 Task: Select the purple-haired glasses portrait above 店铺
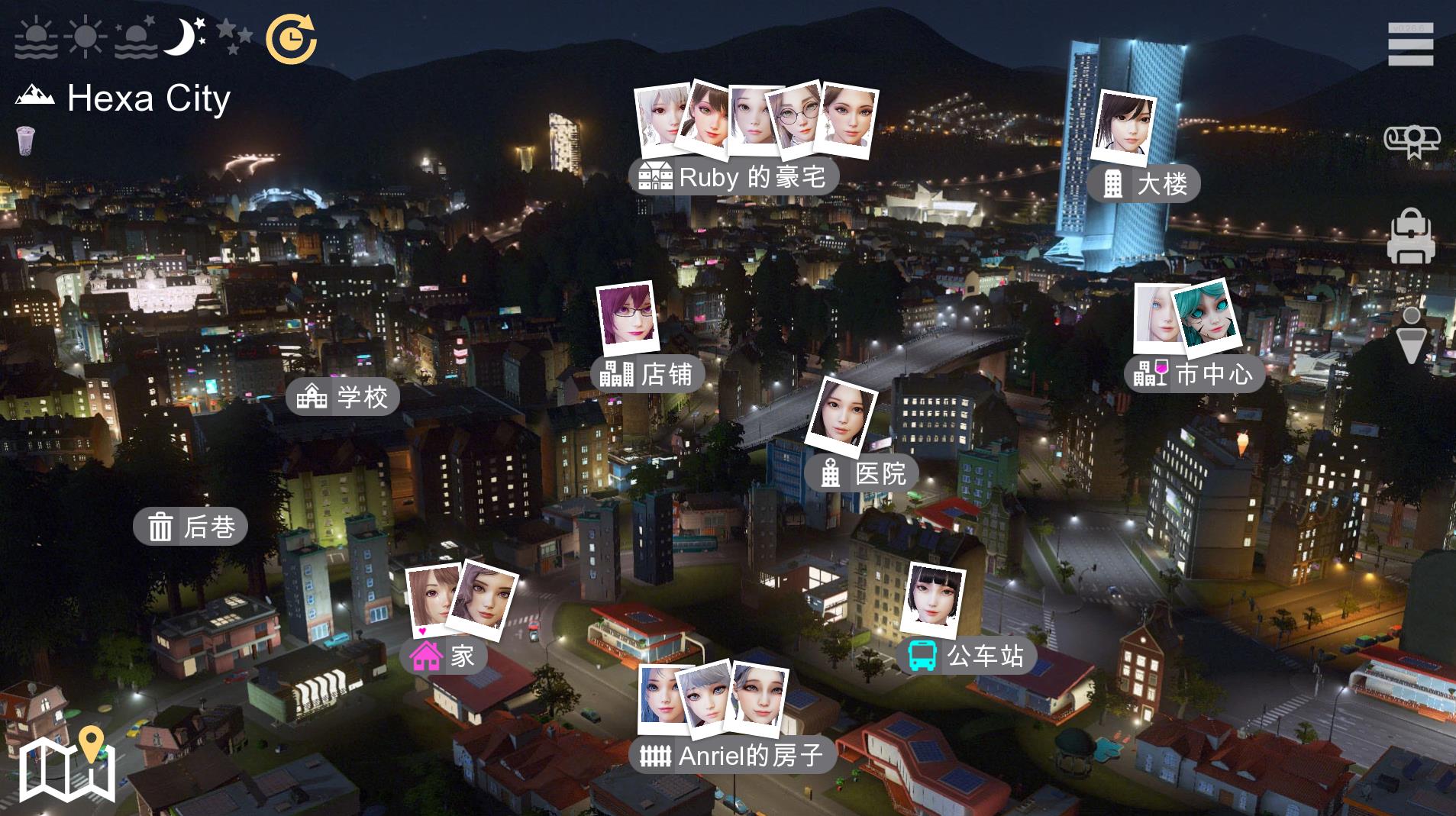[x=627, y=316]
